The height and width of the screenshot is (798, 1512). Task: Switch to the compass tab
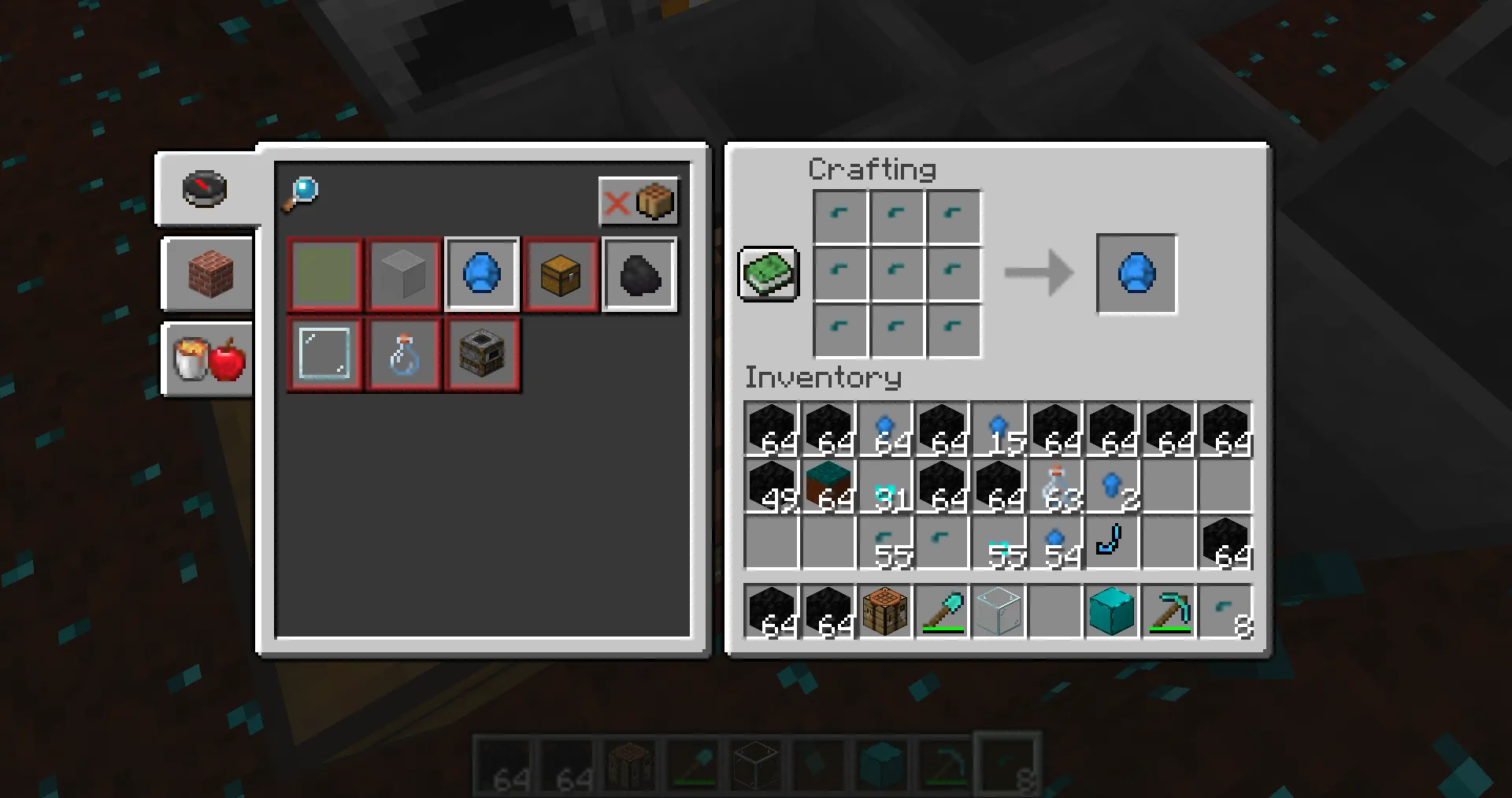tap(204, 188)
